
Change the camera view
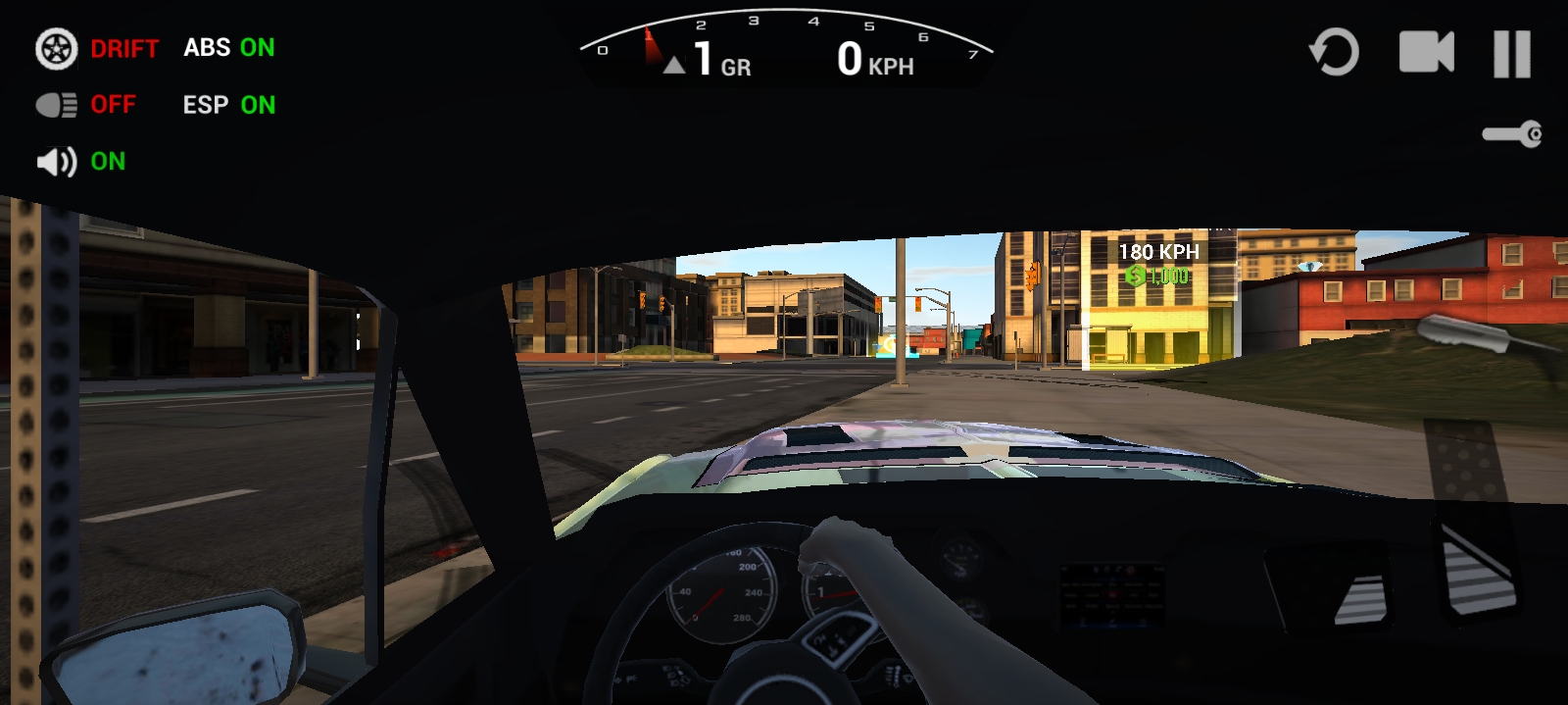(1425, 53)
